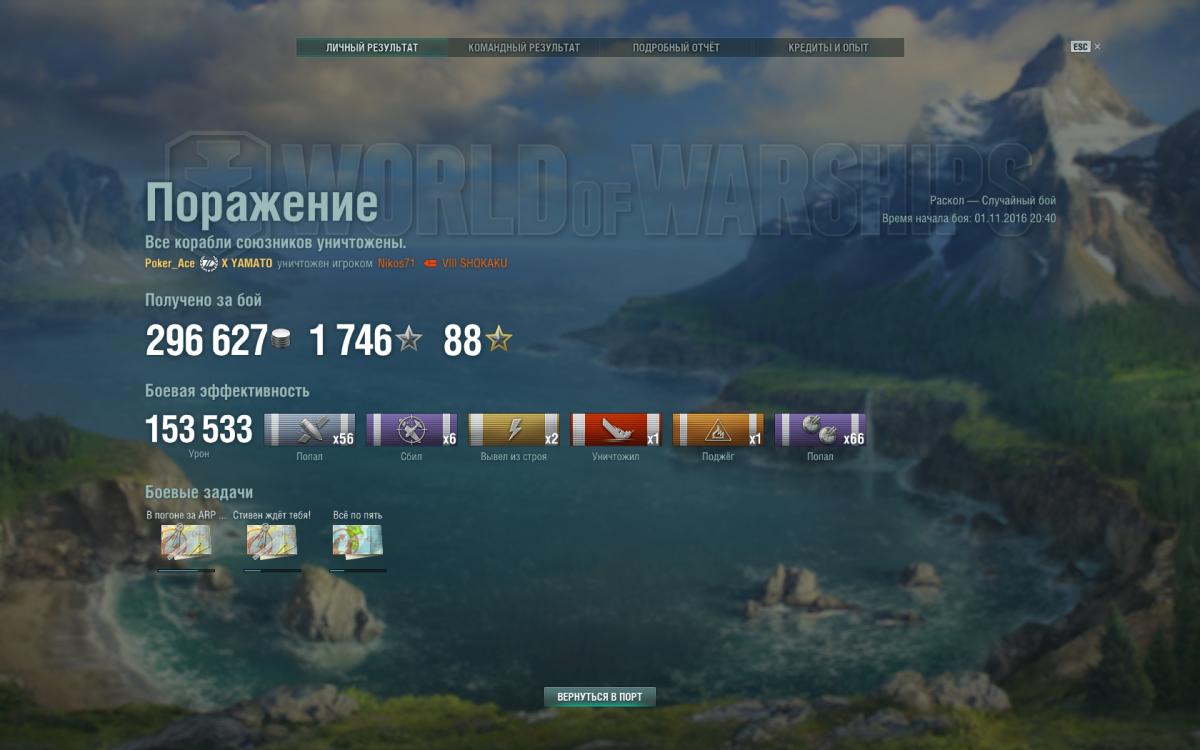Open the Подробный отчёт tab

[x=676, y=48]
